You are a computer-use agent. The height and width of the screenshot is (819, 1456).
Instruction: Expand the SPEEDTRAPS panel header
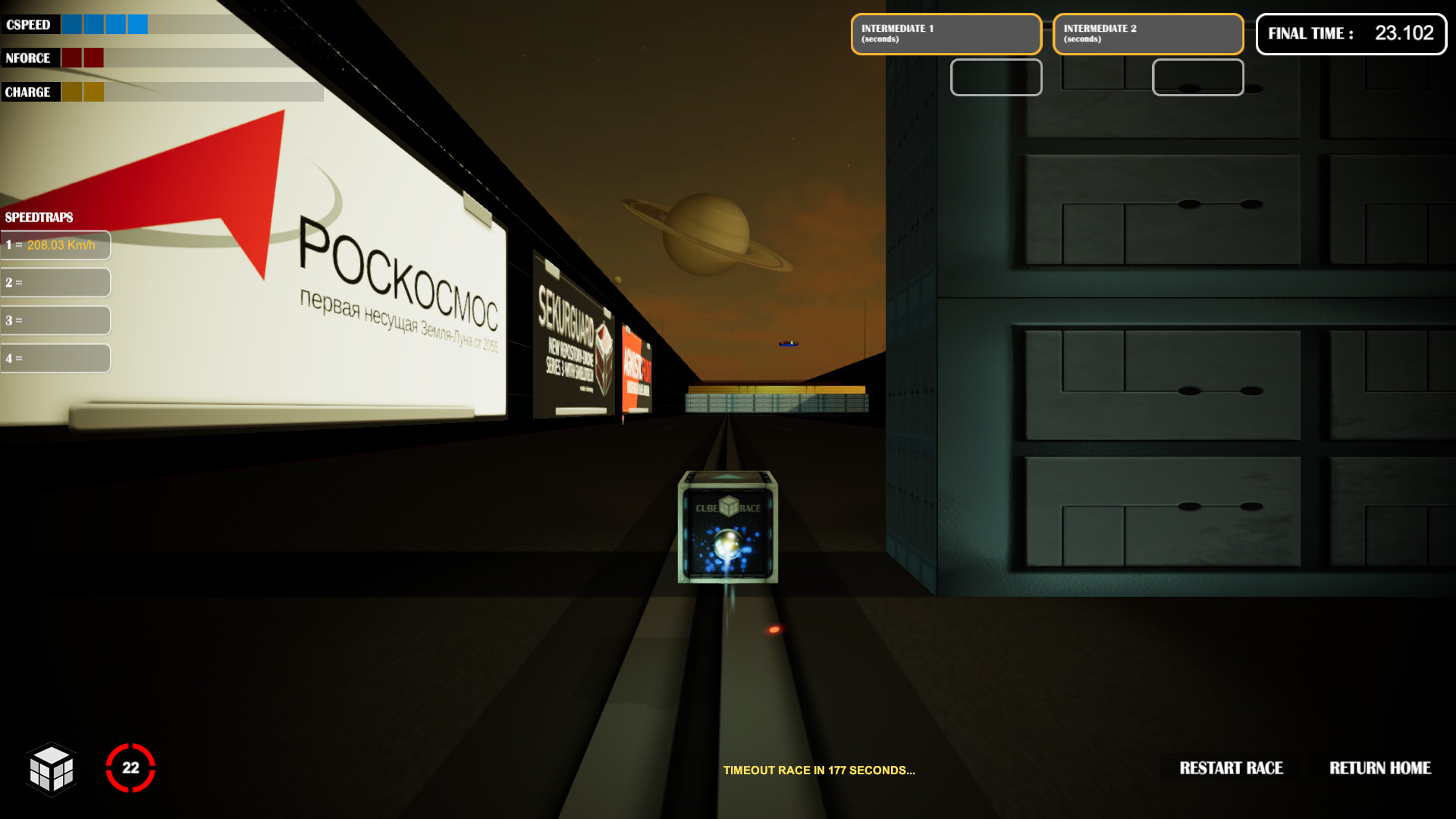coord(38,218)
